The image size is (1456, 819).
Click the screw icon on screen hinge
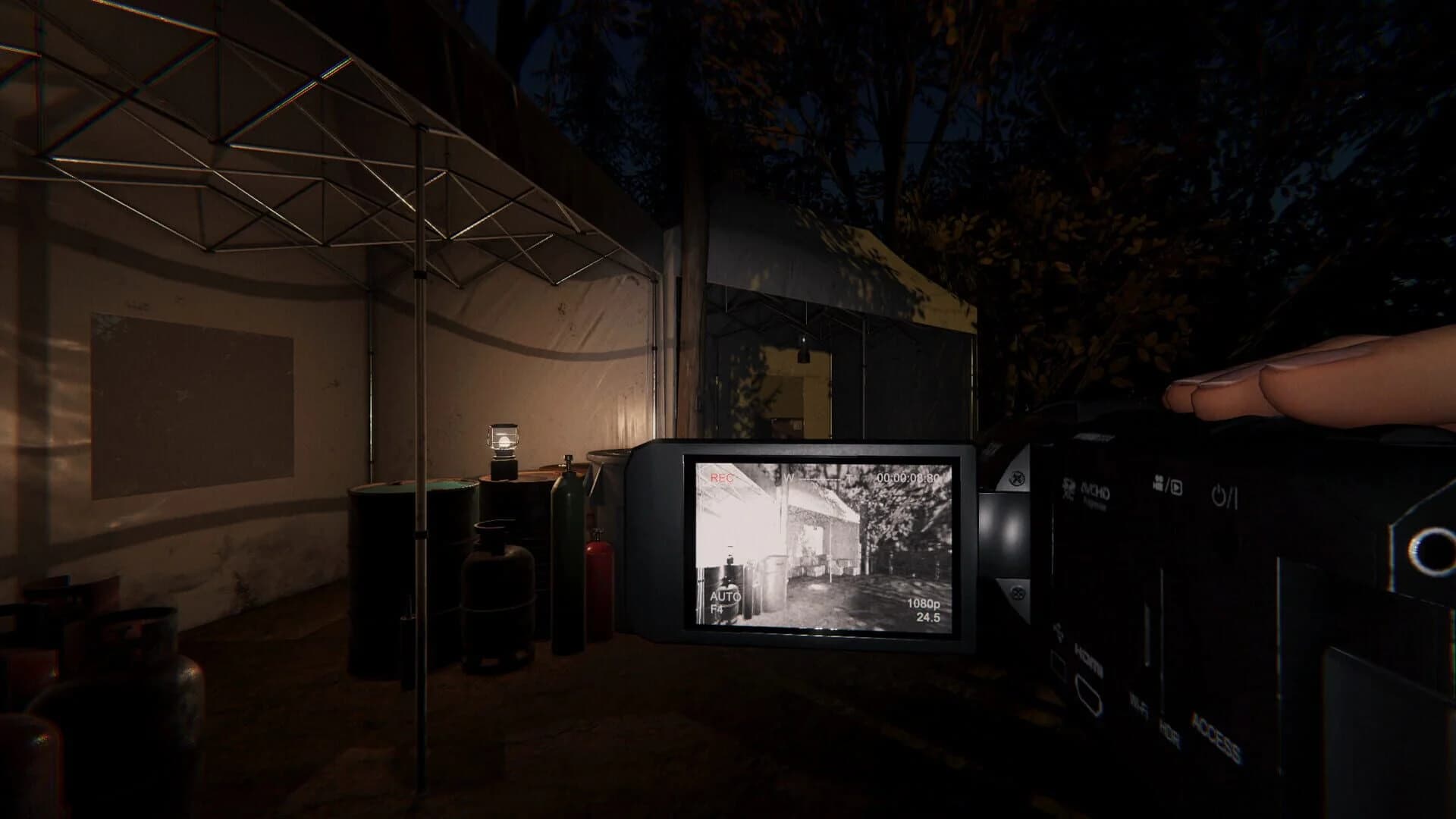pyautogui.click(x=1017, y=478)
